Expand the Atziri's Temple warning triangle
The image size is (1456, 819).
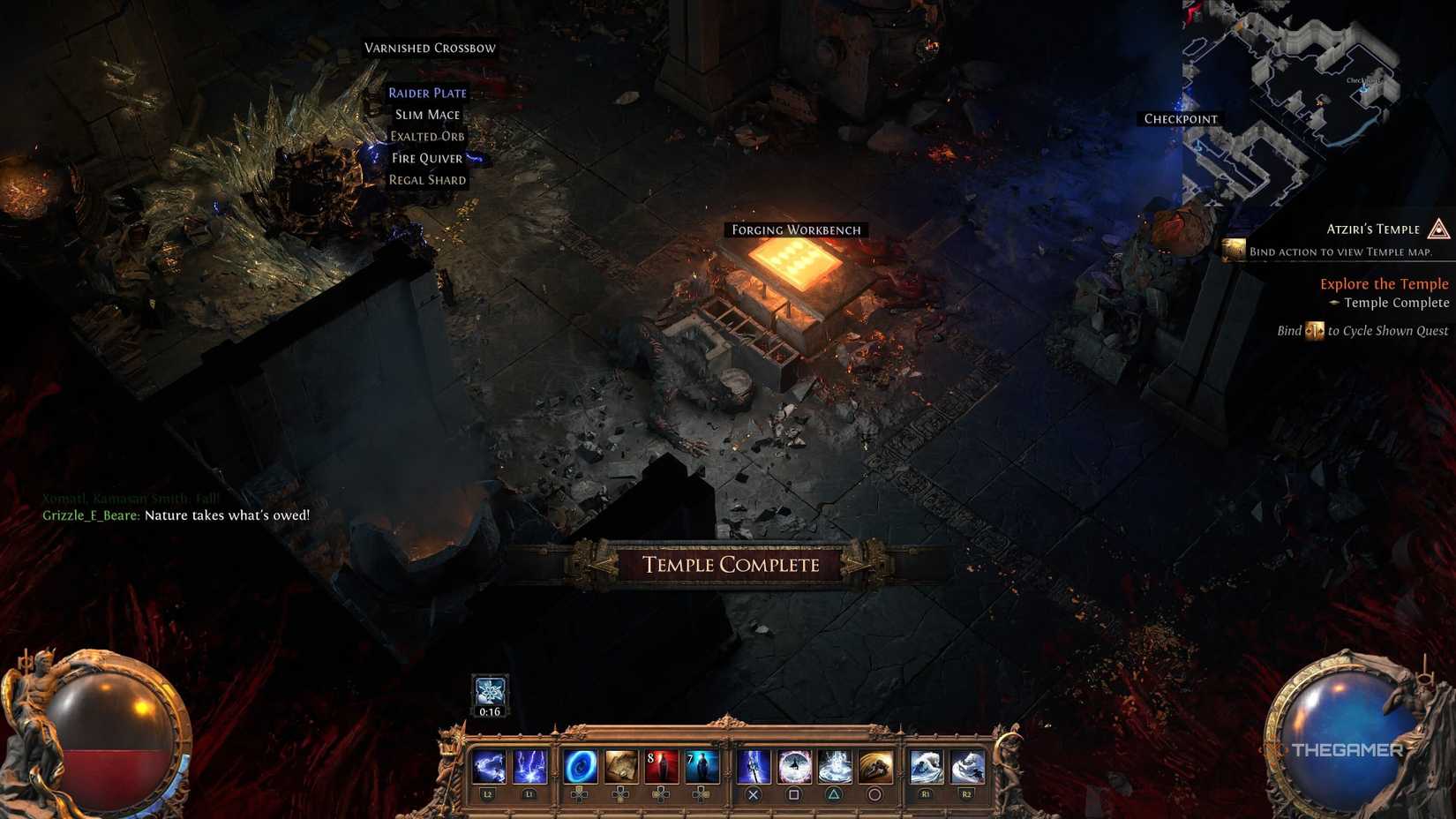coord(1438,230)
